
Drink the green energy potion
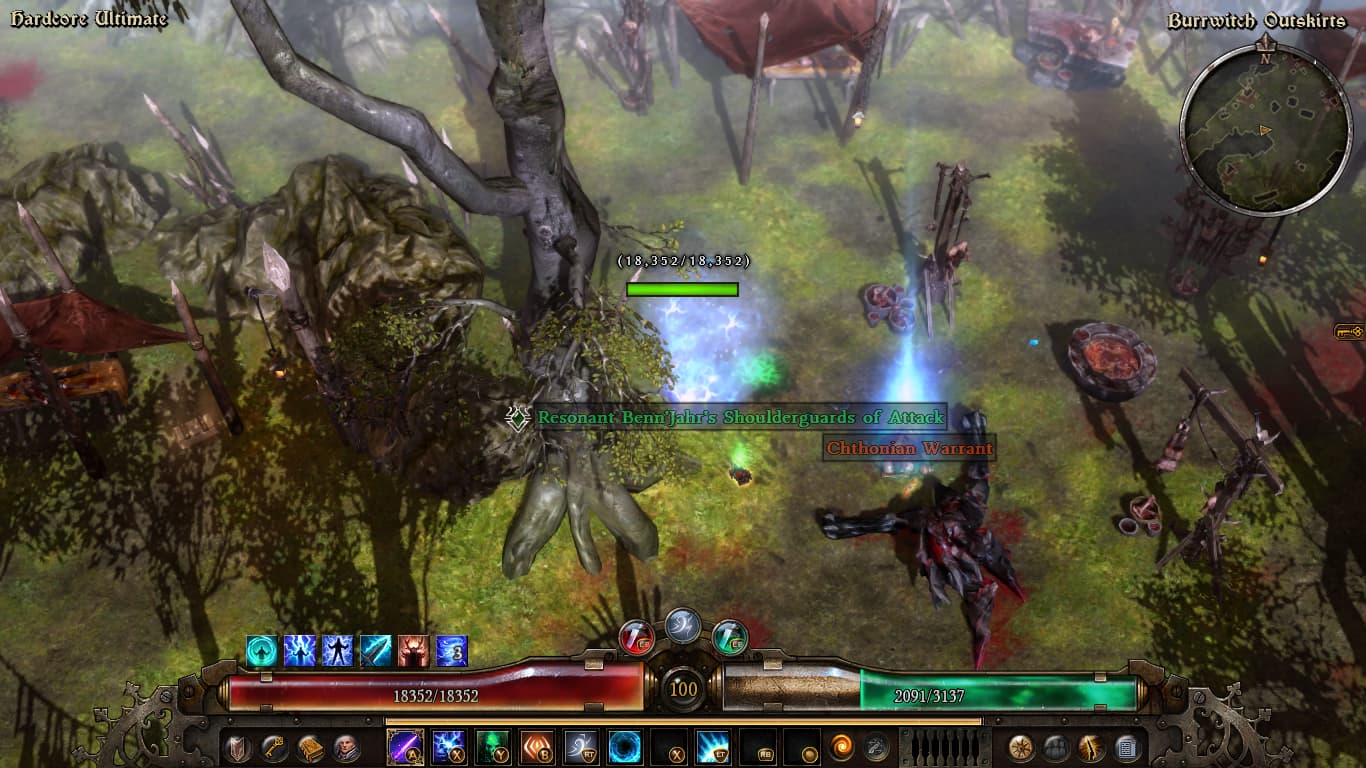(730, 637)
